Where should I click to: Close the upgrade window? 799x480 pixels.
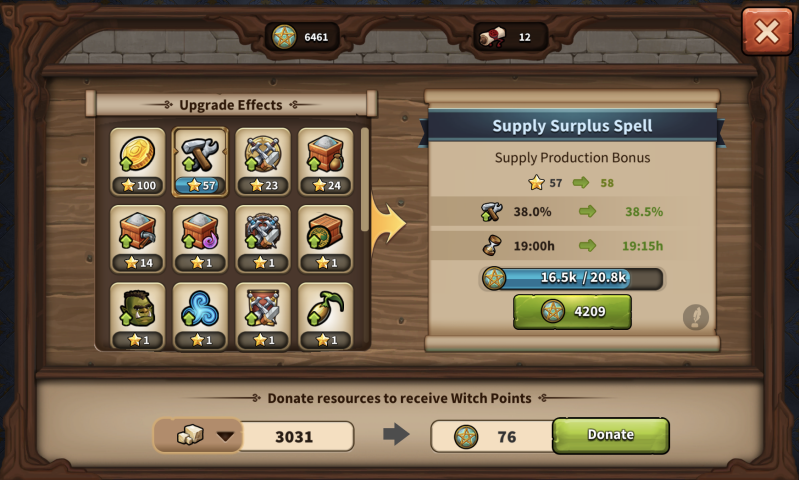coord(767,31)
